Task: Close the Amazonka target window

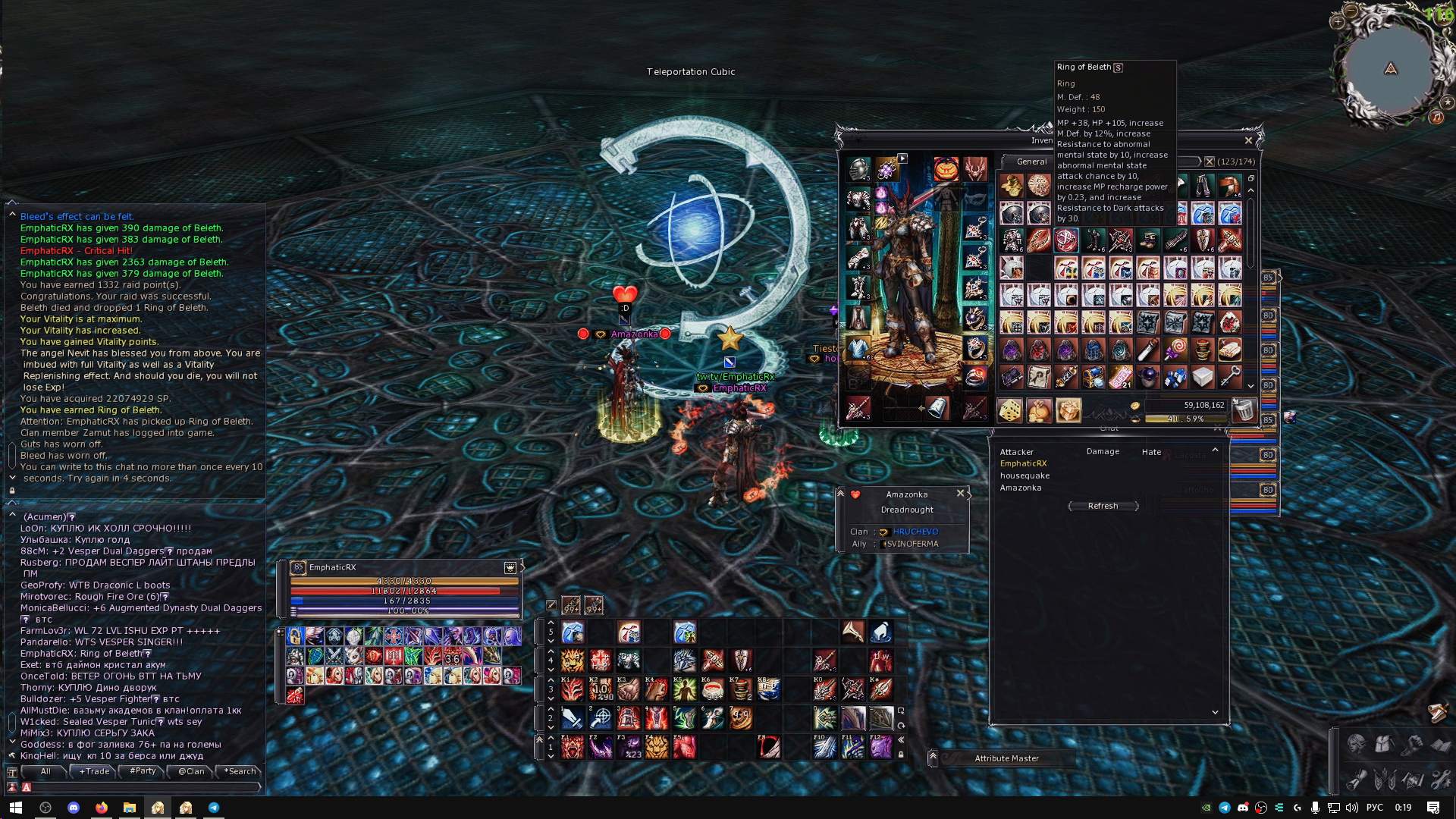Action: tap(960, 493)
